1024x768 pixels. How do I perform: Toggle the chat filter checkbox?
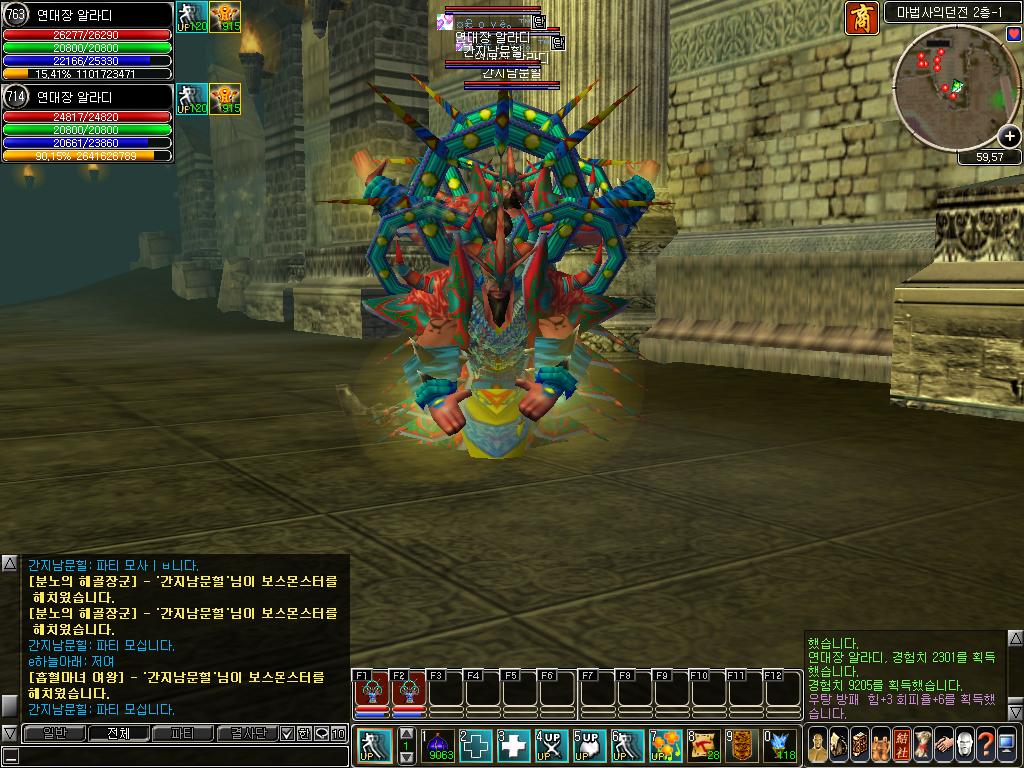(287, 733)
